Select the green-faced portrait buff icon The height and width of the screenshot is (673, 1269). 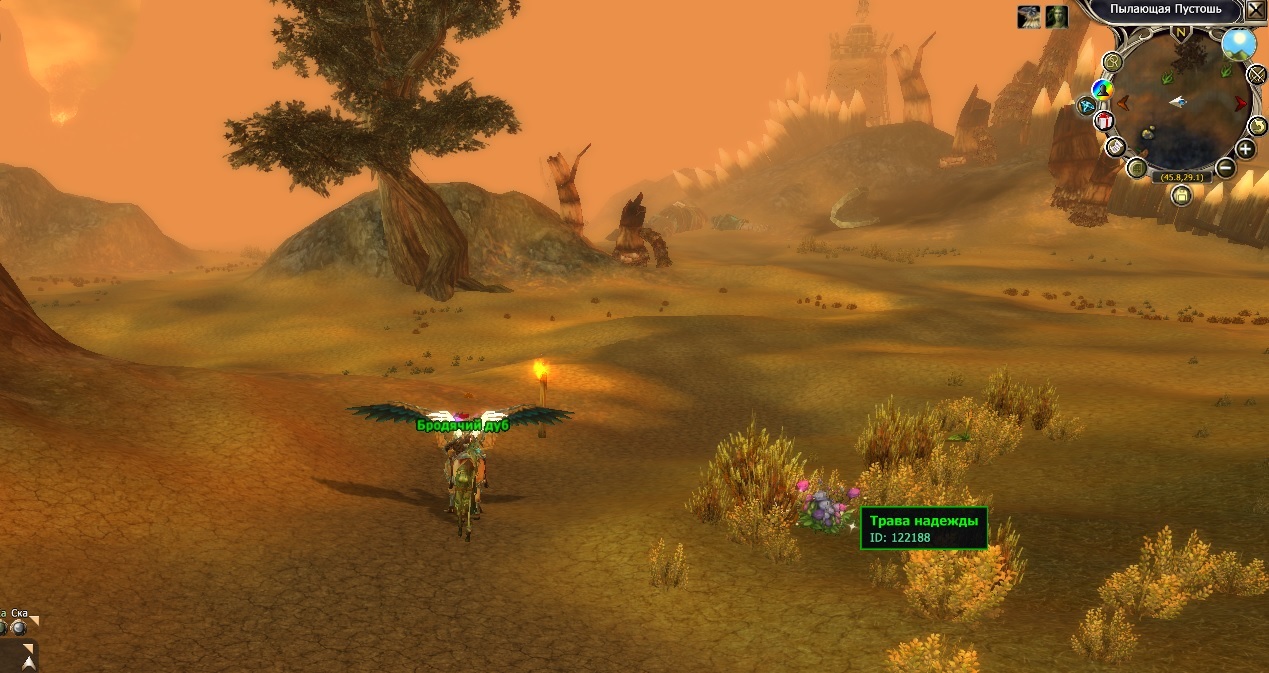[x=1057, y=17]
